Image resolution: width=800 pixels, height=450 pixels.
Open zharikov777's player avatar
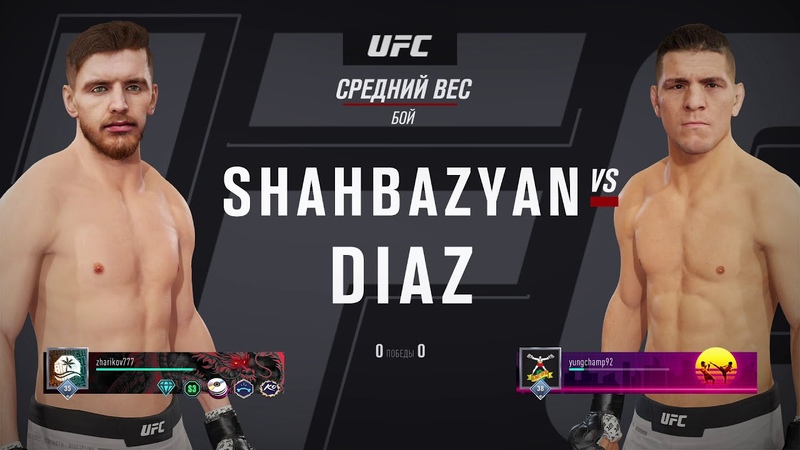pyautogui.click(x=68, y=367)
